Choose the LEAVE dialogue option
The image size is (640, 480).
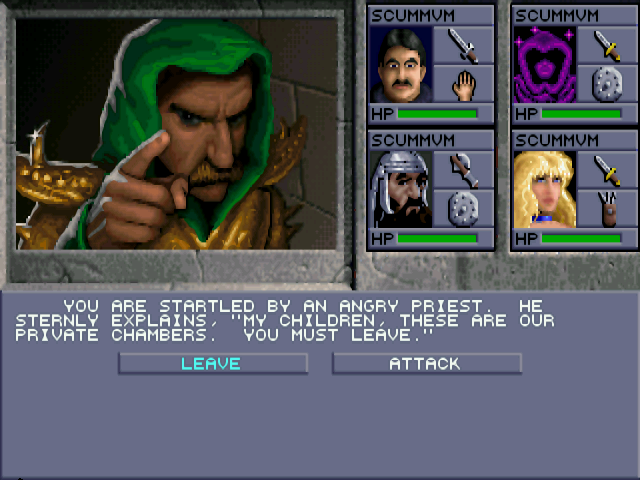[212, 364]
